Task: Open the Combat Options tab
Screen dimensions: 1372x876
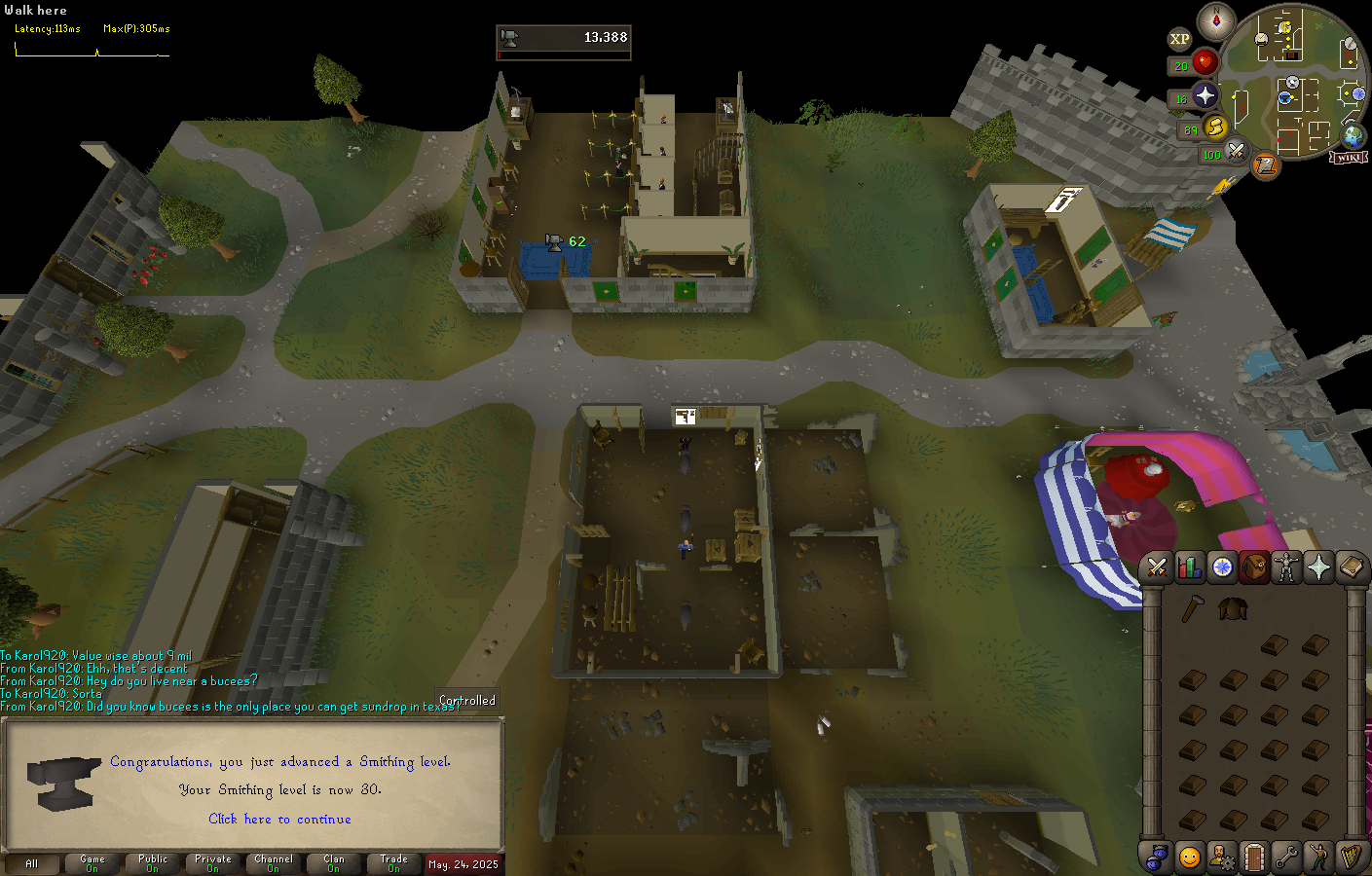Action: pos(1157,566)
